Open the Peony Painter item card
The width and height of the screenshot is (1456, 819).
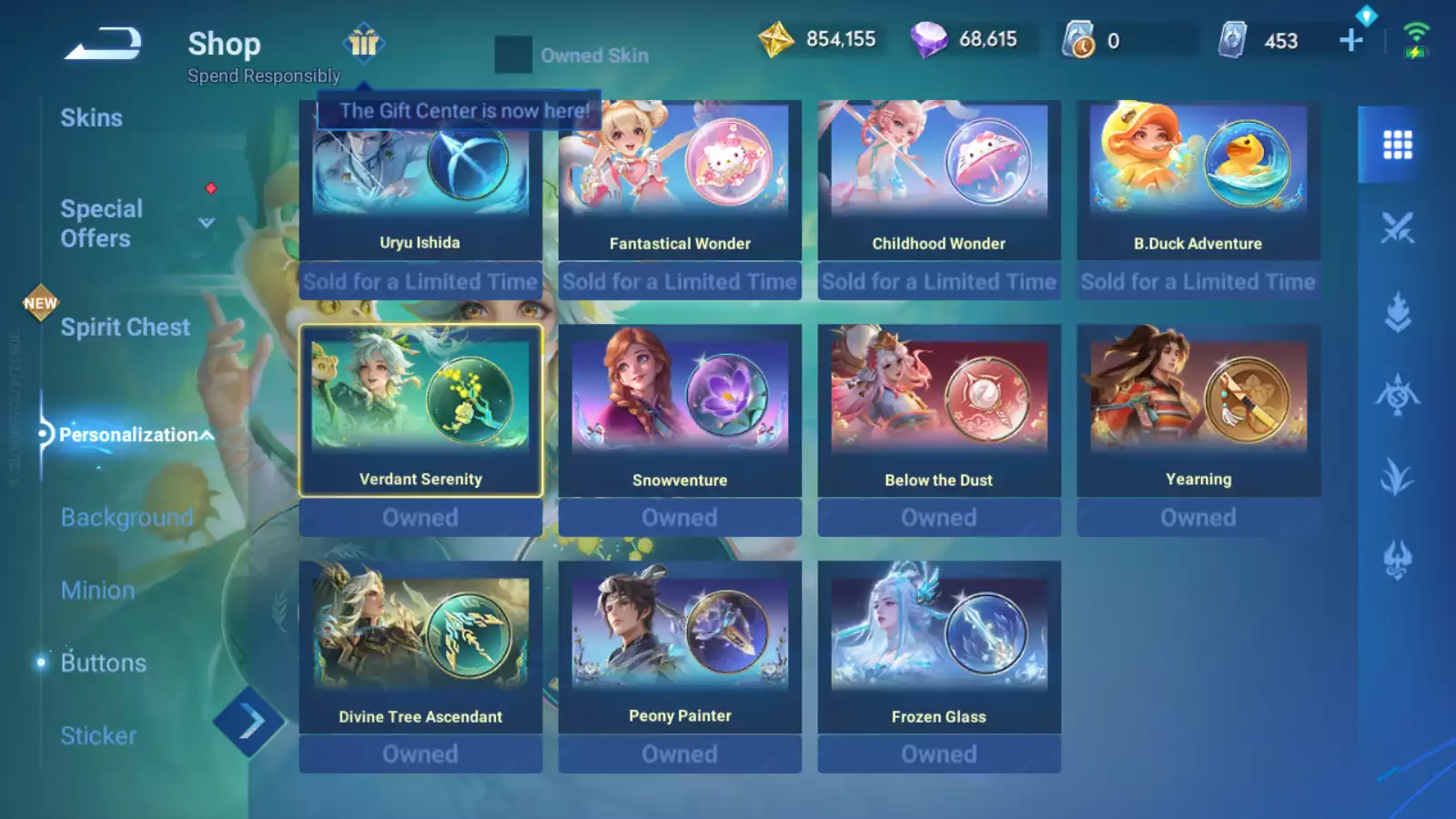pyautogui.click(x=680, y=648)
